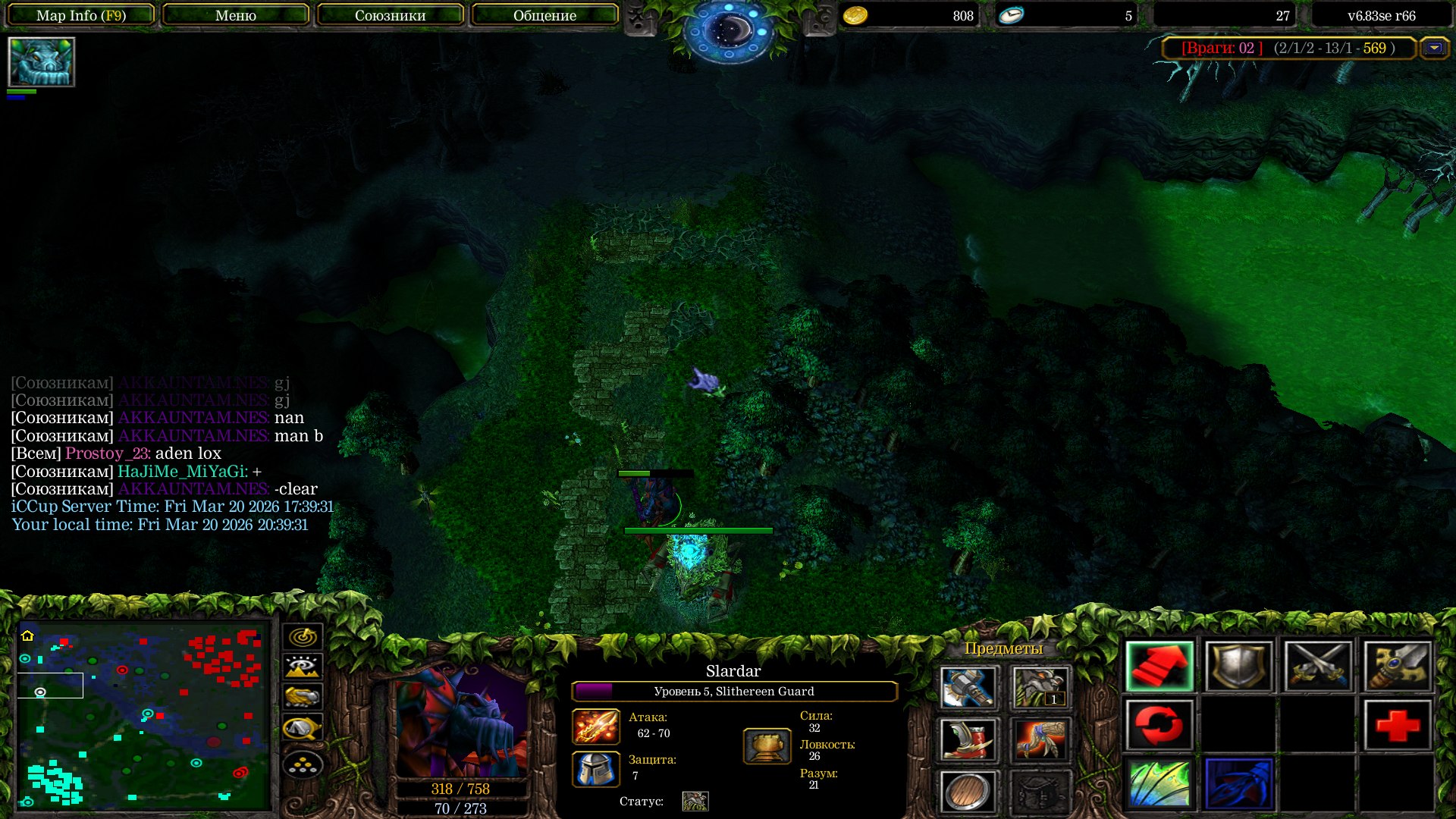Image resolution: width=1456 pixels, height=819 pixels.
Task: Select the round wooden shield item
Action: (968, 792)
